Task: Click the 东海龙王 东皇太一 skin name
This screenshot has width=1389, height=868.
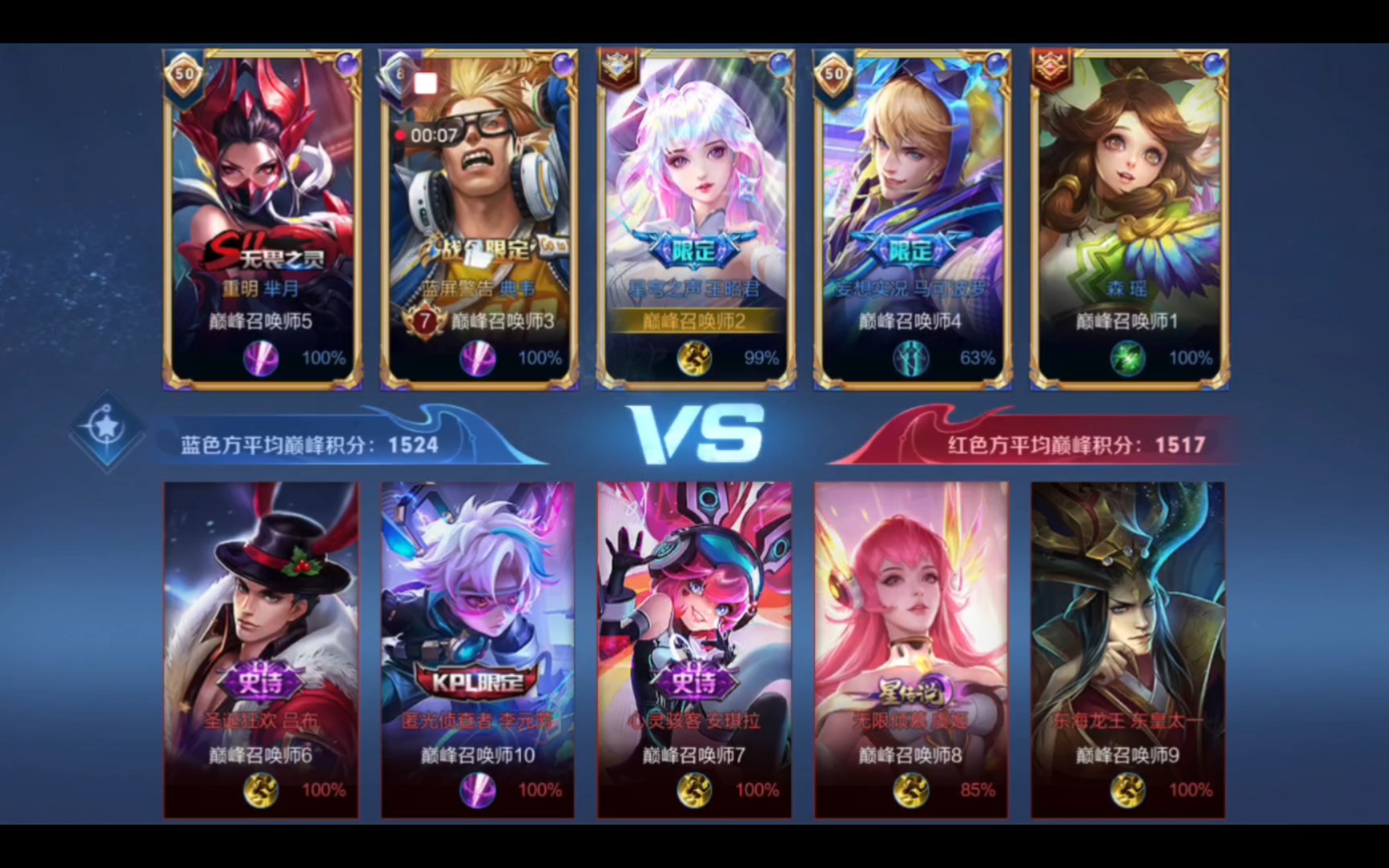Action: pos(1127,722)
